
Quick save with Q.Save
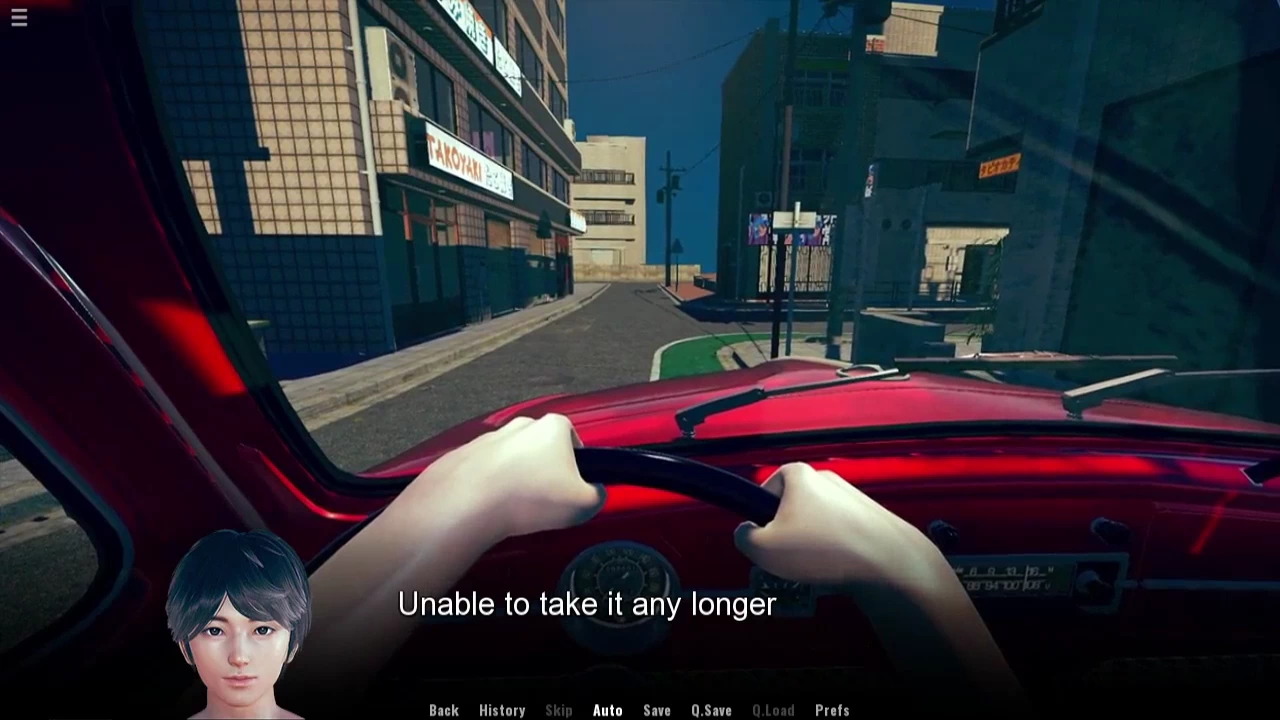tap(711, 710)
